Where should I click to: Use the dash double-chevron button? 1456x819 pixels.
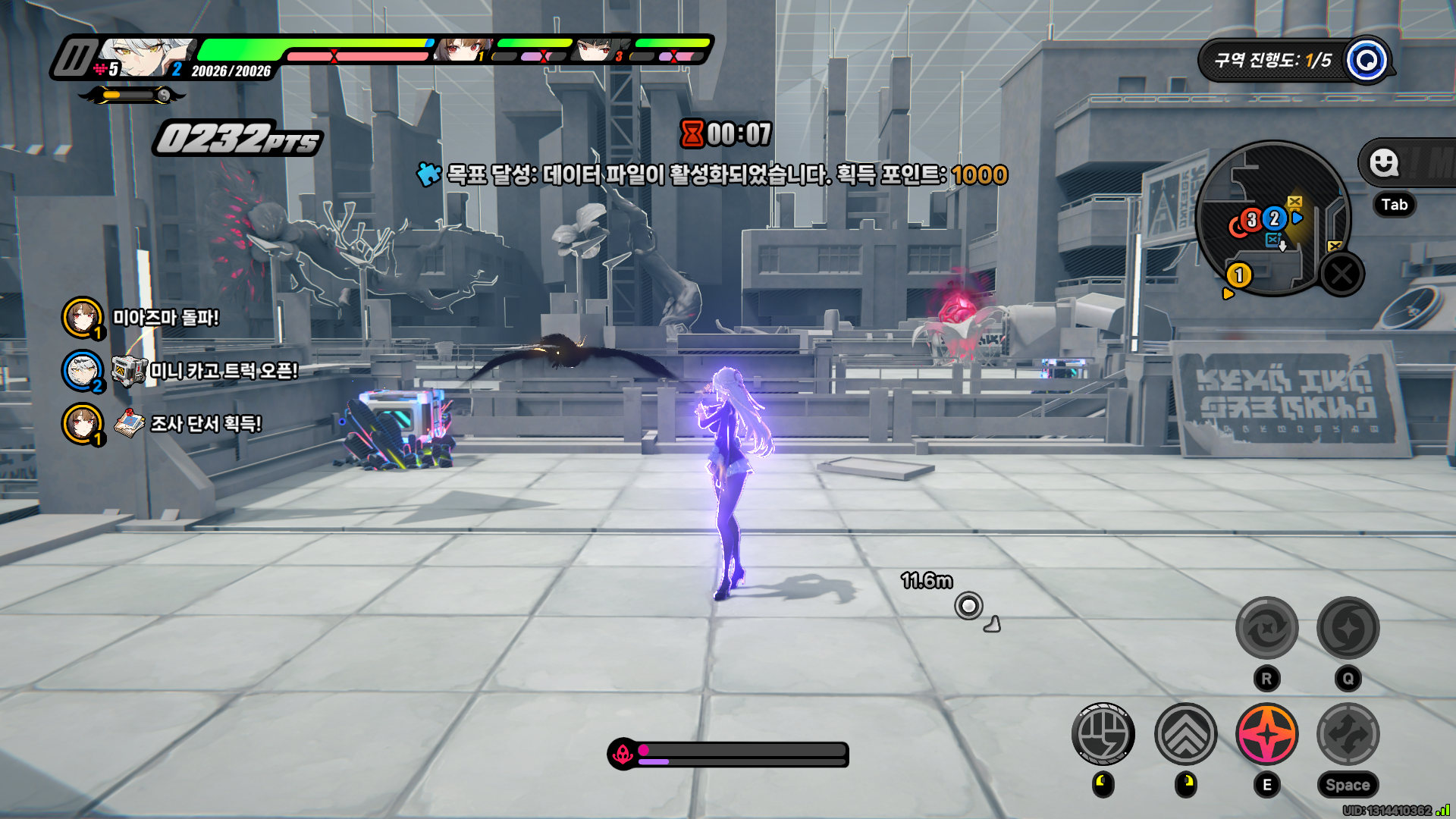[x=1185, y=734]
